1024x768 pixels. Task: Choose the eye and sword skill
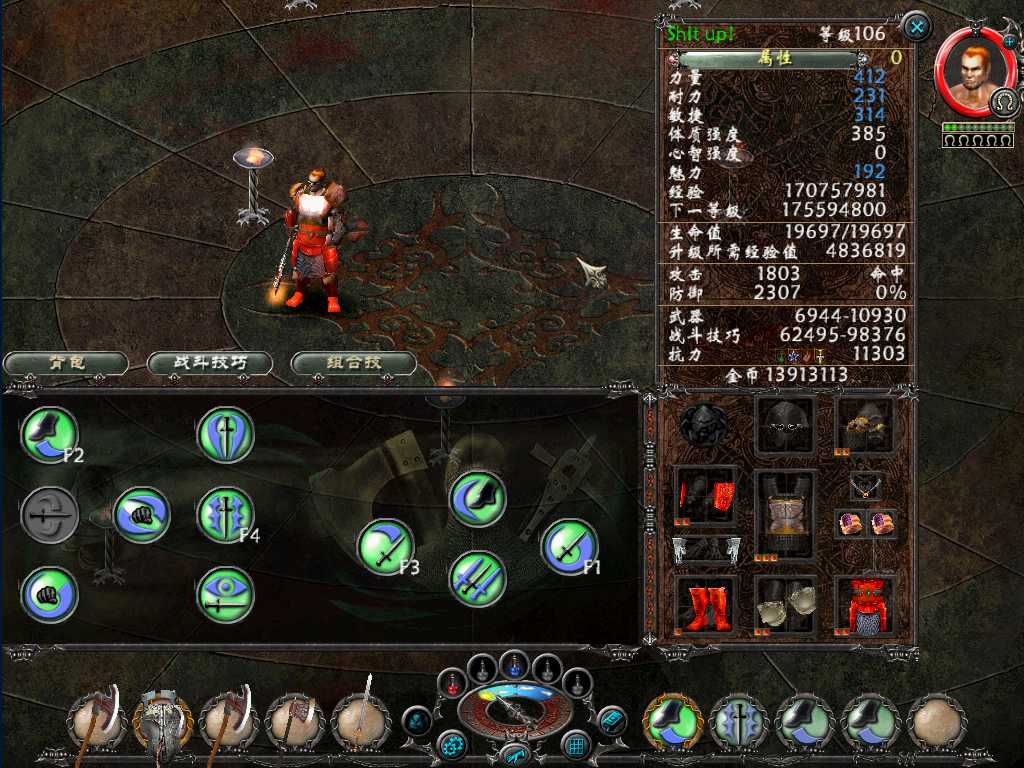point(225,595)
